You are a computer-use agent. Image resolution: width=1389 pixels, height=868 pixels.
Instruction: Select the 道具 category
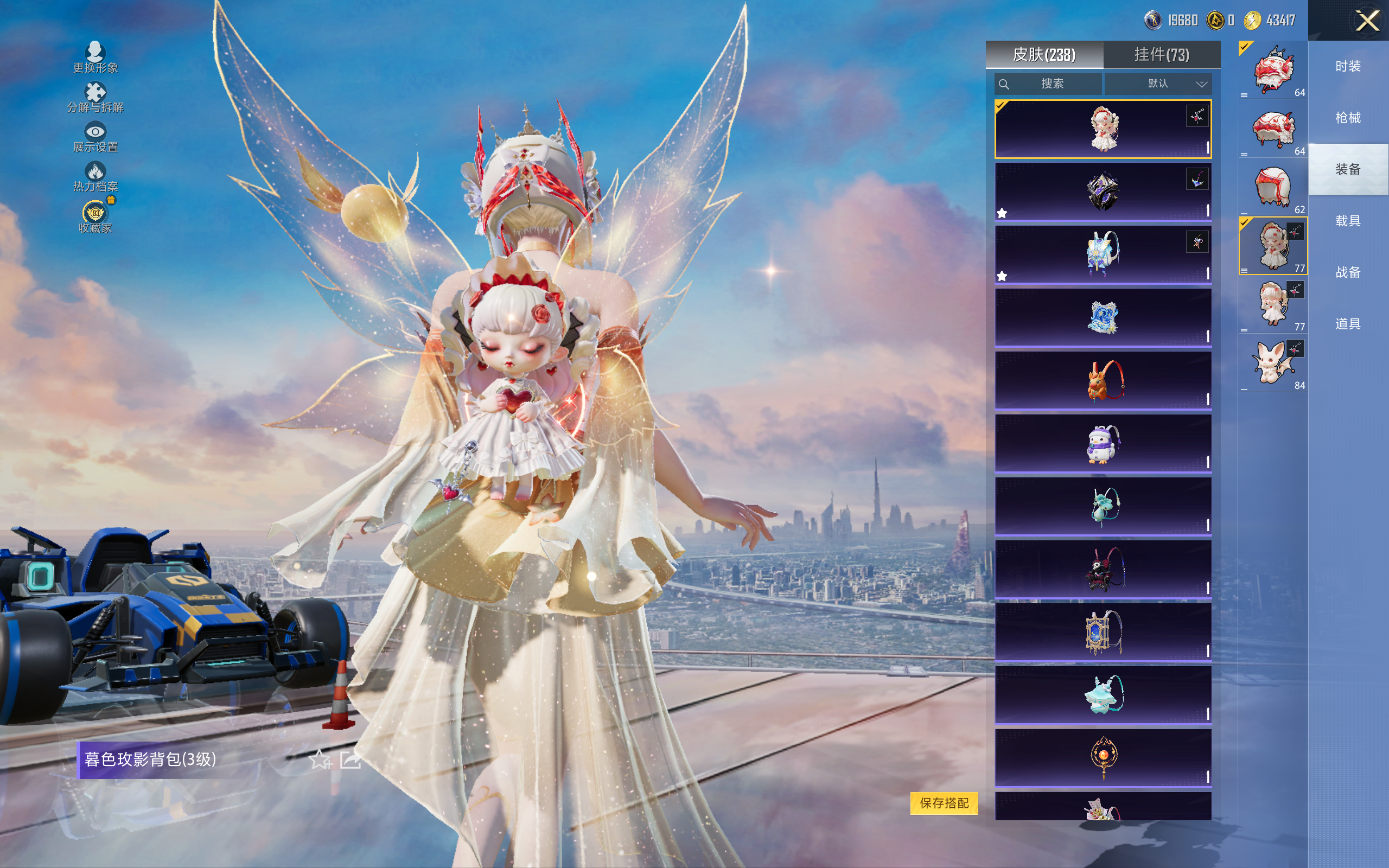1348,324
